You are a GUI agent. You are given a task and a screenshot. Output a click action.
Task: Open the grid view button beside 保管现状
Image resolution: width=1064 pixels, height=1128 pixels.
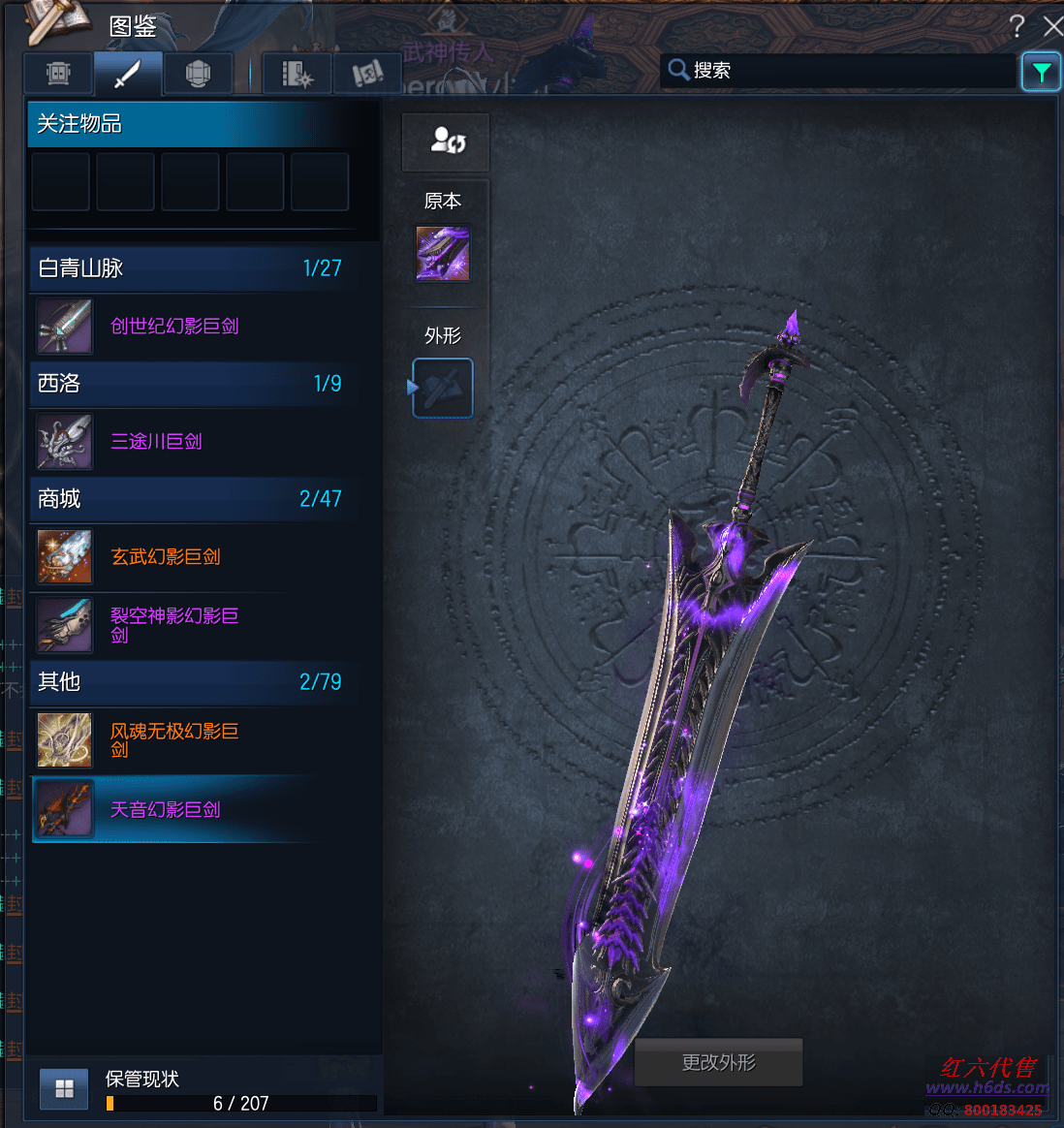65,1089
